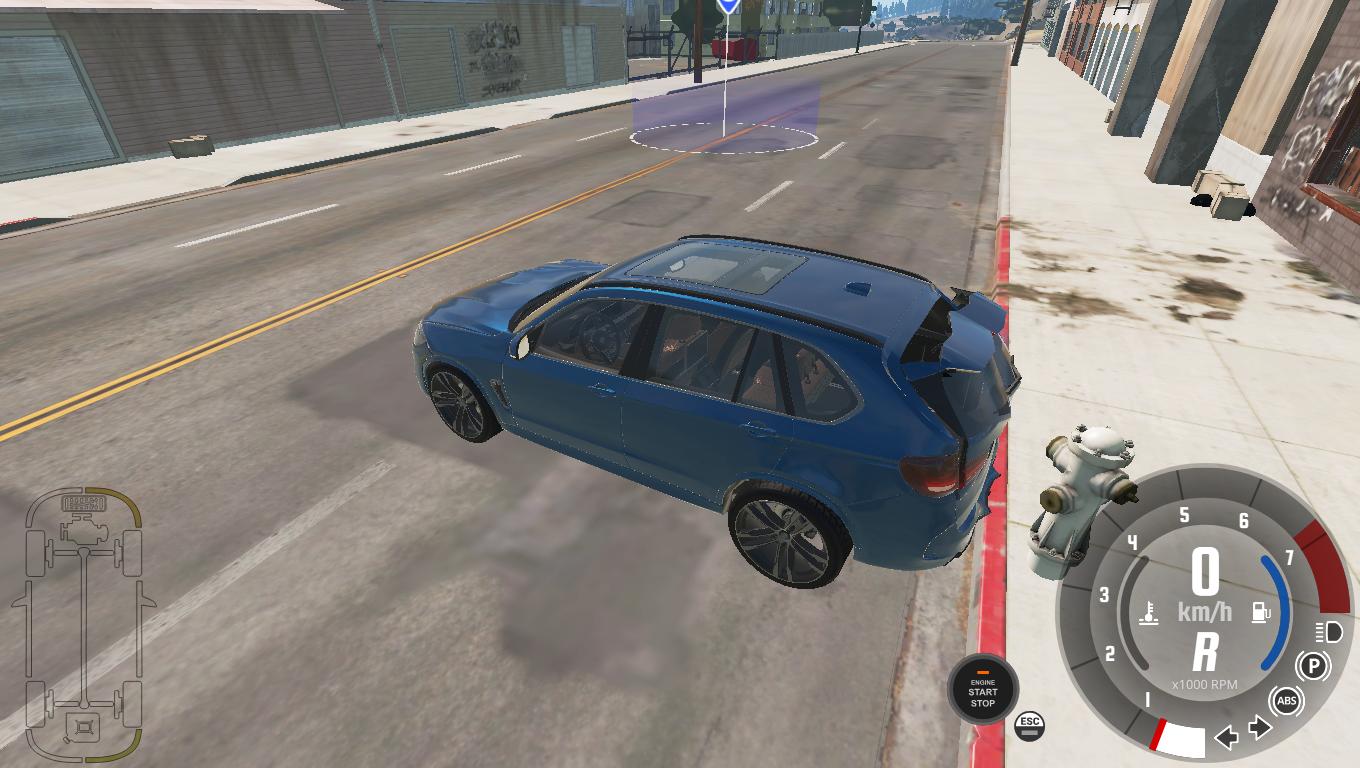Activate the right turn signal arrow
Image resolution: width=1360 pixels, height=768 pixels.
coord(1261,728)
